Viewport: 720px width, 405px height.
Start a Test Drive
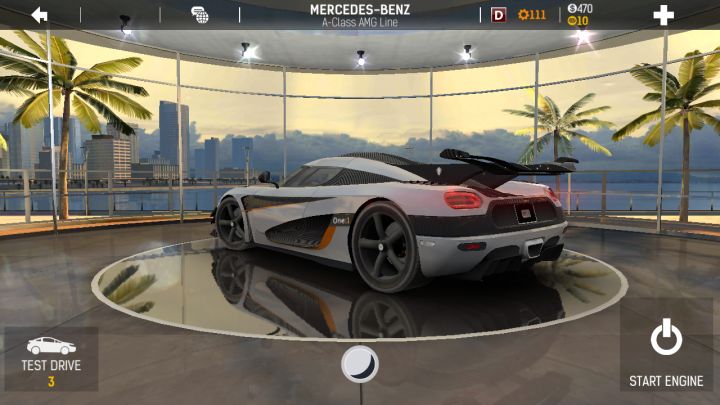(x=51, y=358)
